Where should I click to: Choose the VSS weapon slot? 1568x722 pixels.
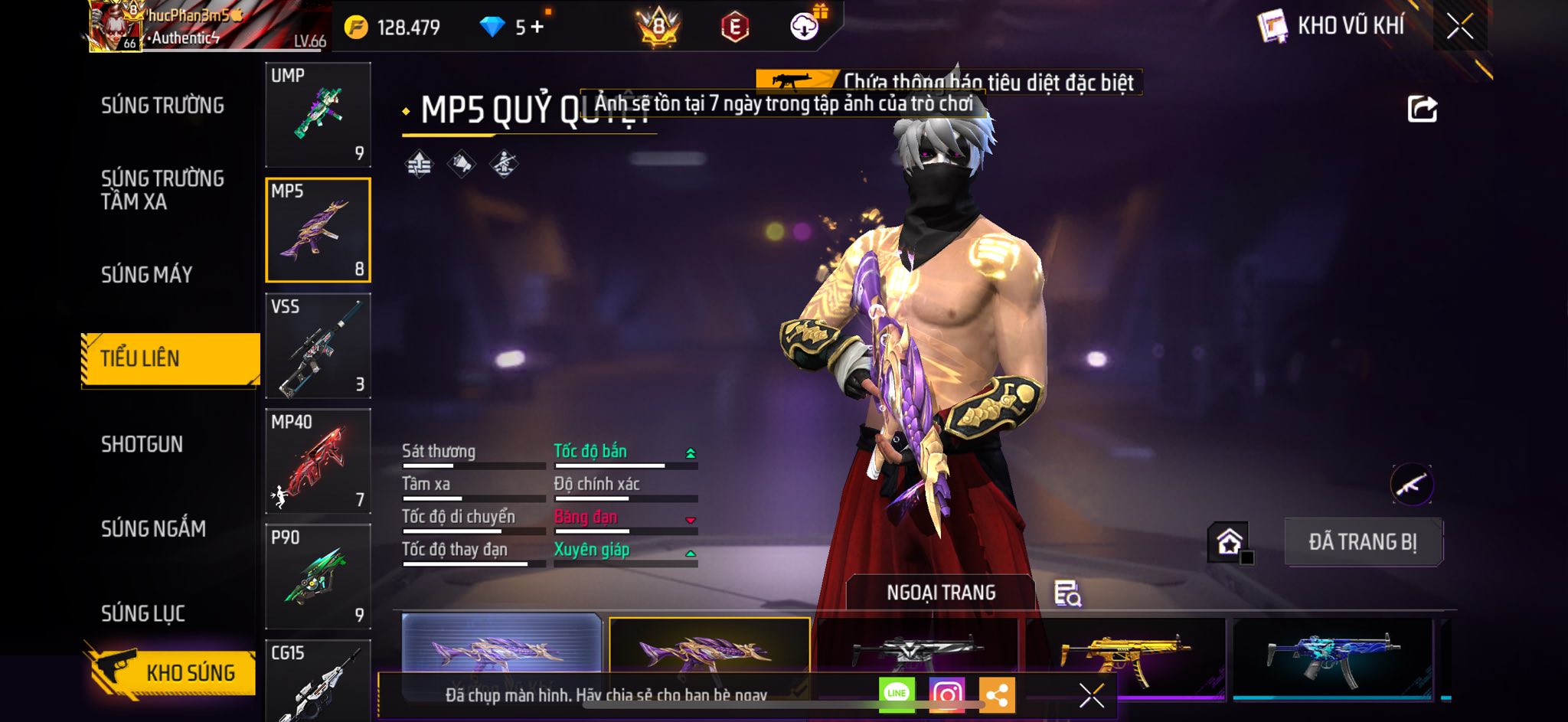click(x=318, y=346)
